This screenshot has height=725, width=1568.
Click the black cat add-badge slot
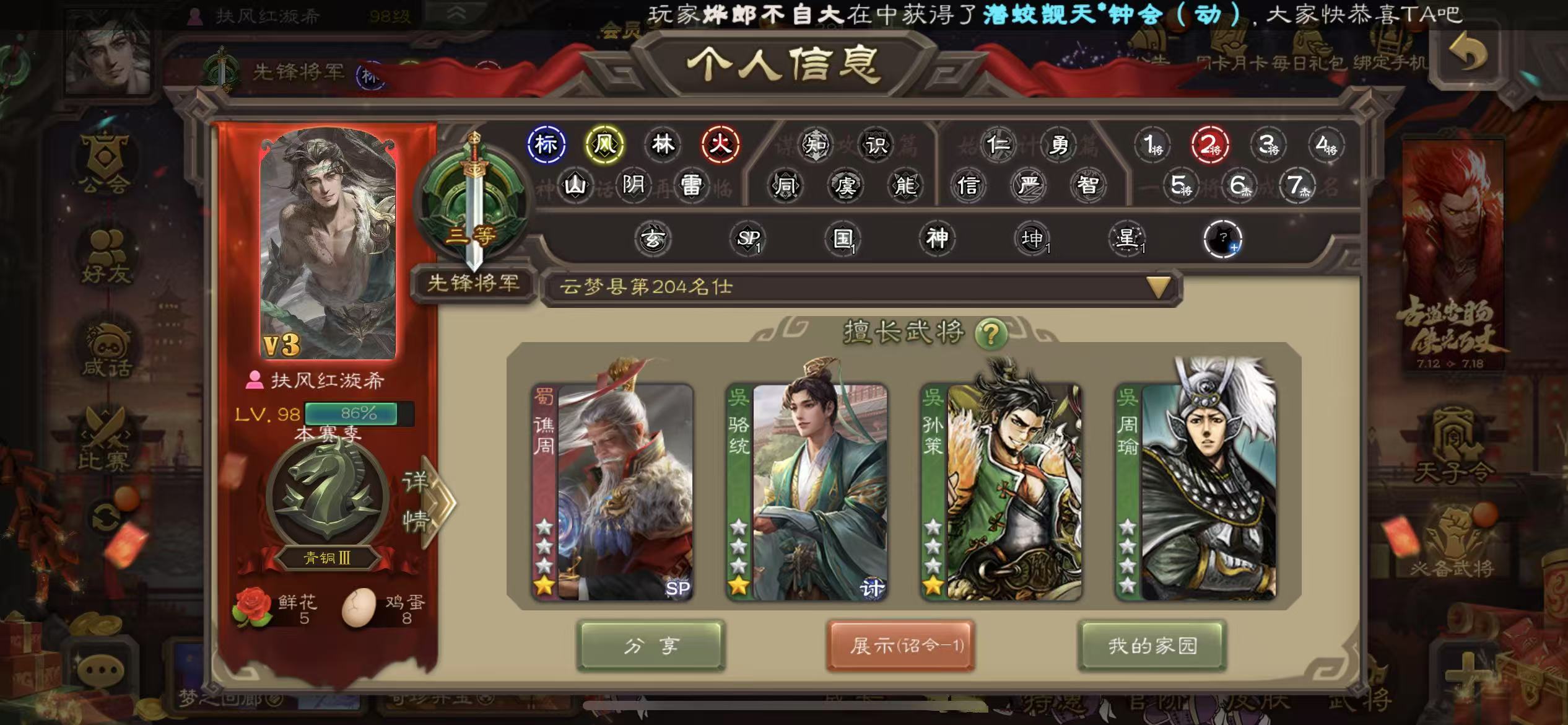(x=1222, y=239)
